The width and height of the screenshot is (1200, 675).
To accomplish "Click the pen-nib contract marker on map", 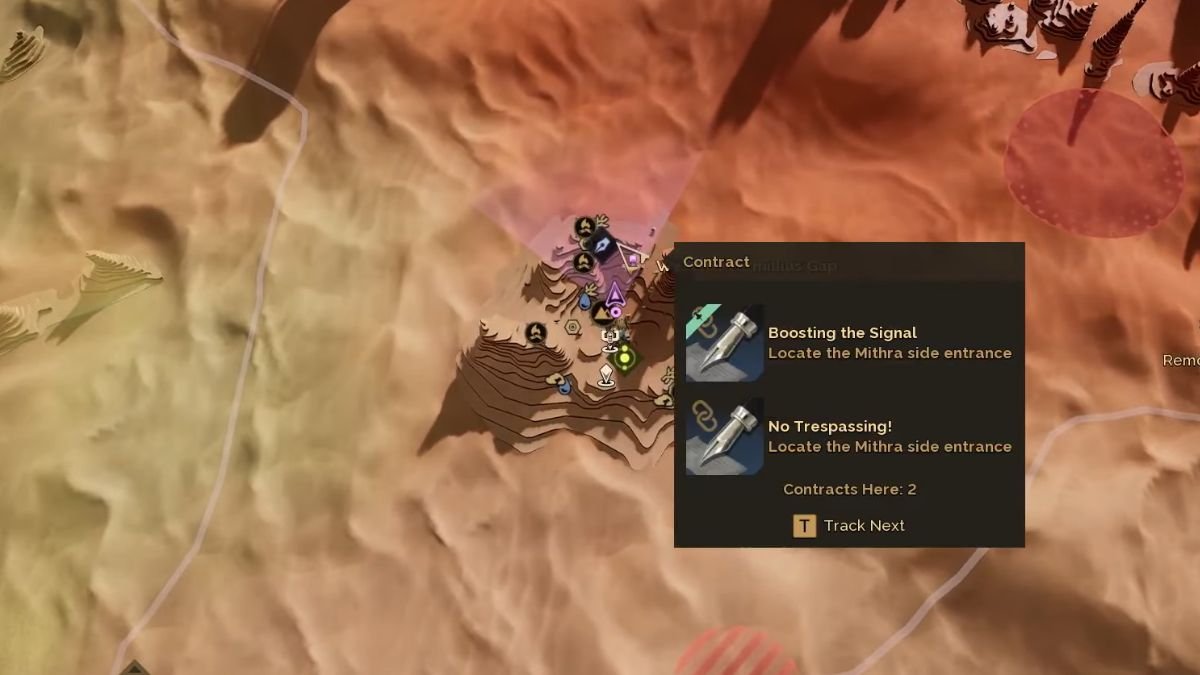I will pos(601,246).
